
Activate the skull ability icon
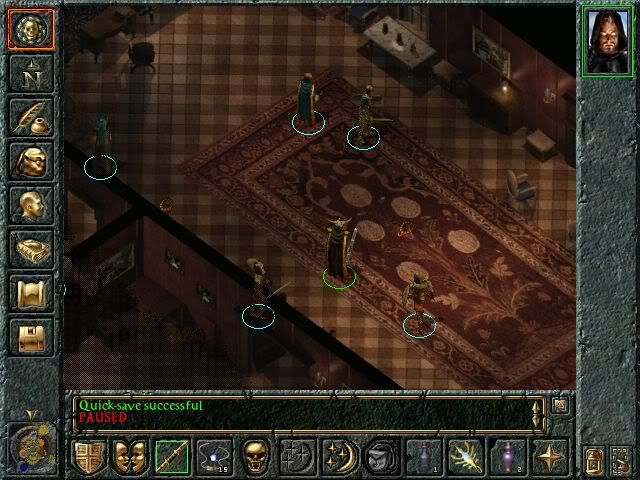point(254,456)
